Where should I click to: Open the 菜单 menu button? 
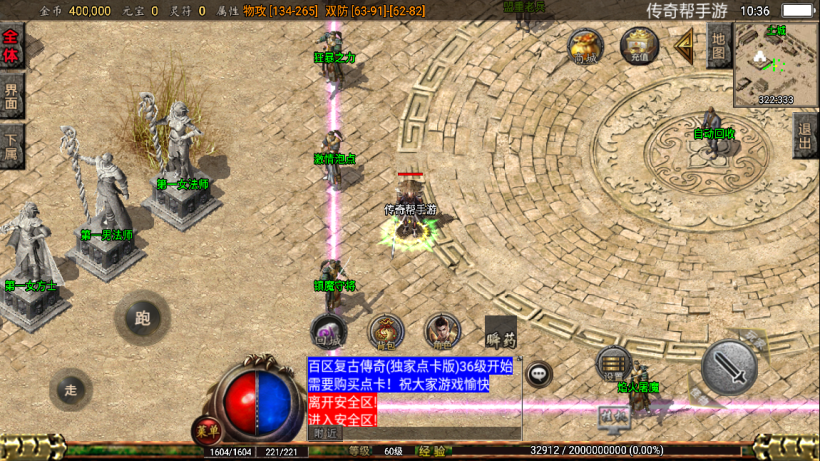tap(207, 431)
